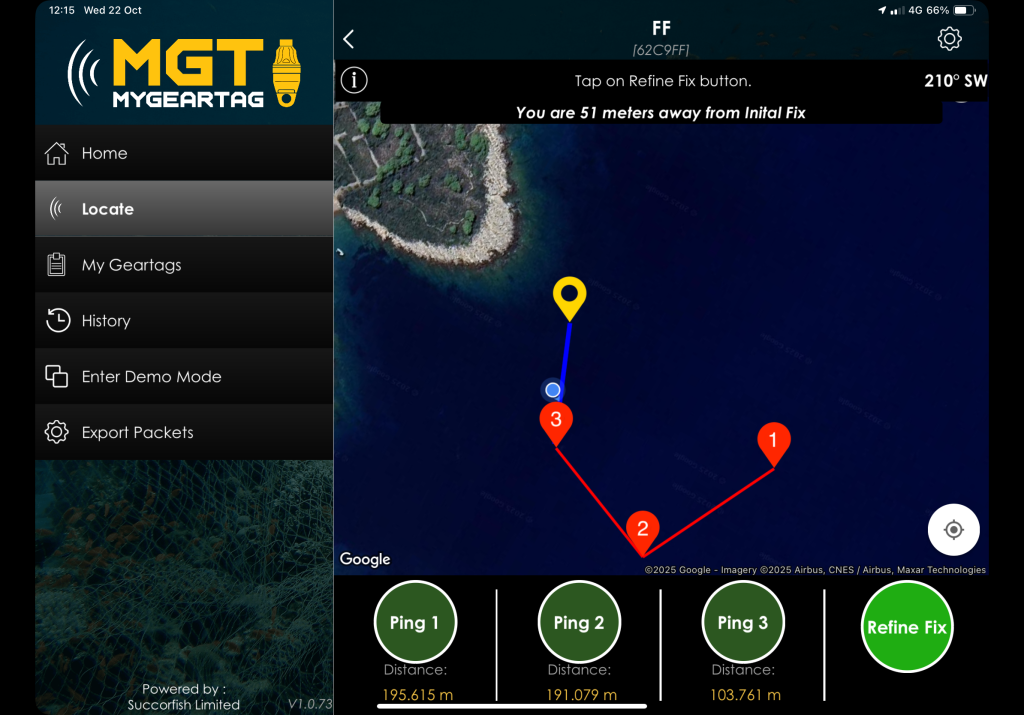Image resolution: width=1024 pixels, height=715 pixels.
Task: Activate the green Refine Fix button
Action: click(x=907, y=627)
